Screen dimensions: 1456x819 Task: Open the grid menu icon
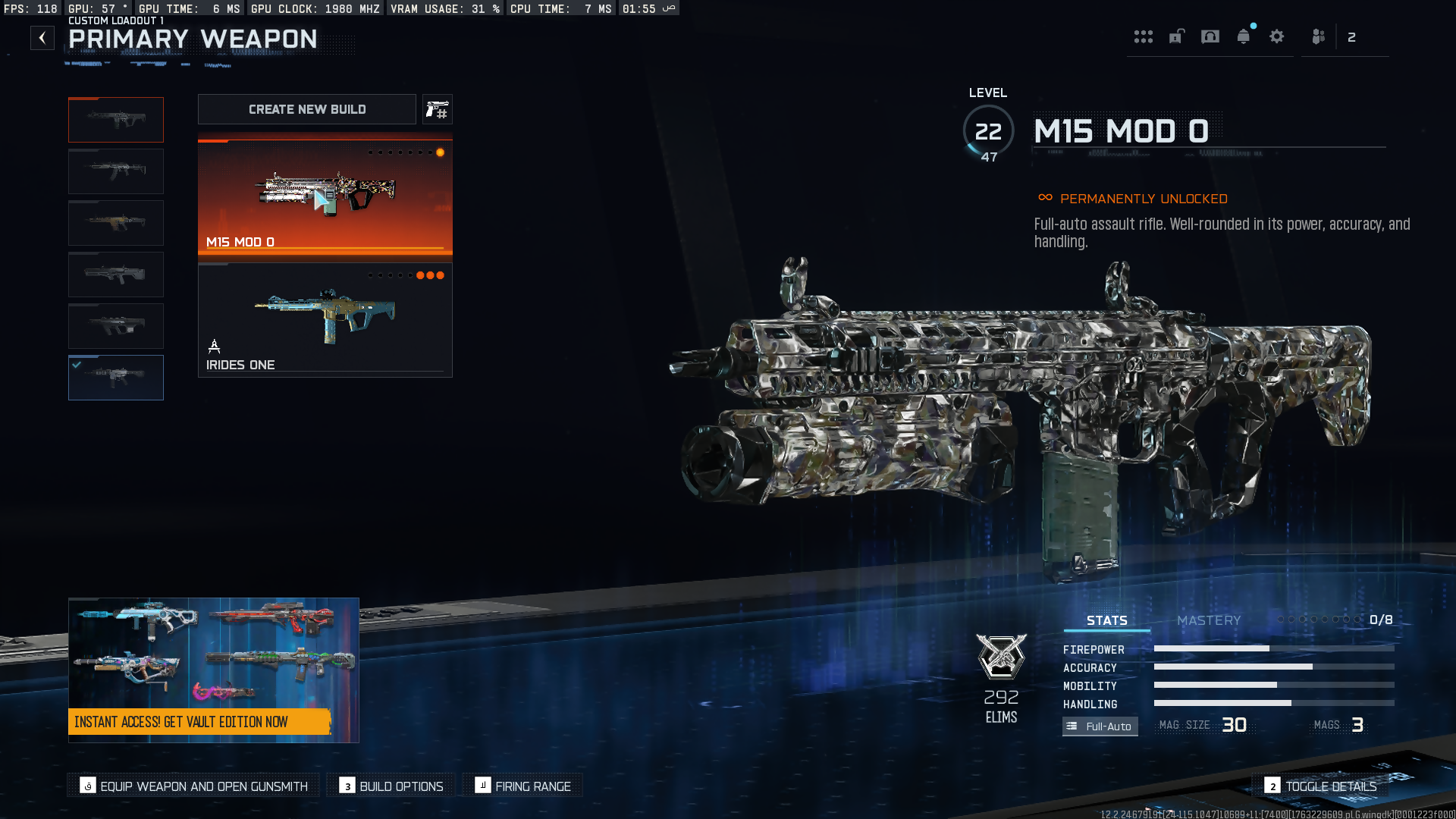1143,36
